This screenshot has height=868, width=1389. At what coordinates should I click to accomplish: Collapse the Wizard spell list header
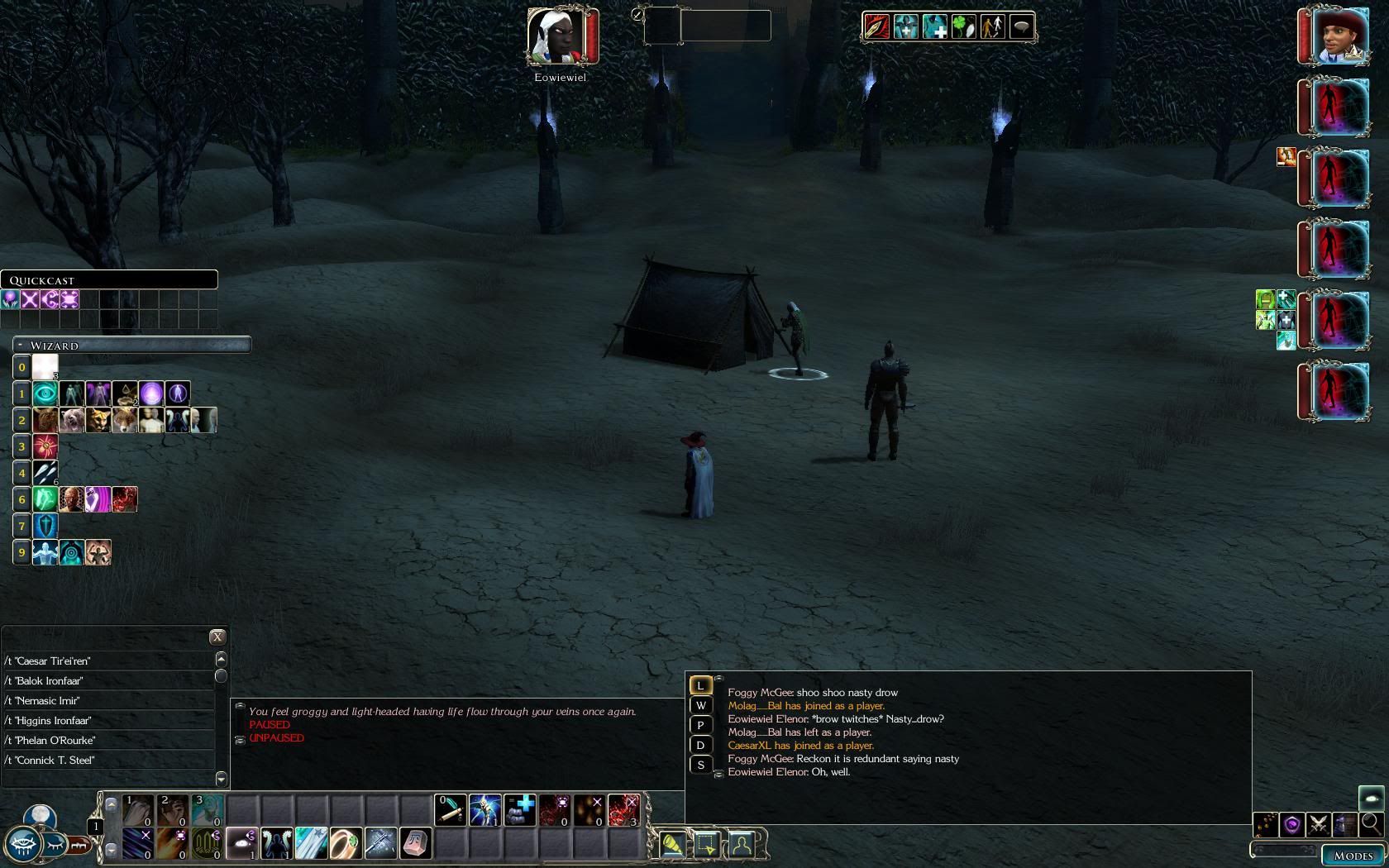click(20, 345)
